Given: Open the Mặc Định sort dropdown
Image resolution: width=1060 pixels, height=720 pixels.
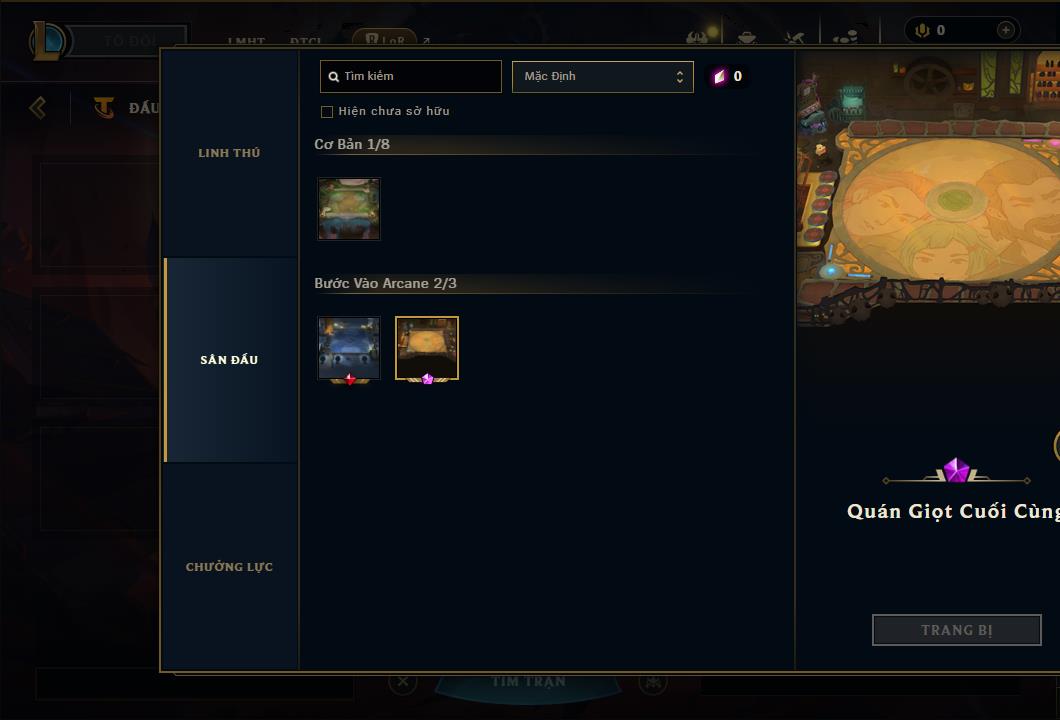Looking at the screenshot, I should (602, 76).
